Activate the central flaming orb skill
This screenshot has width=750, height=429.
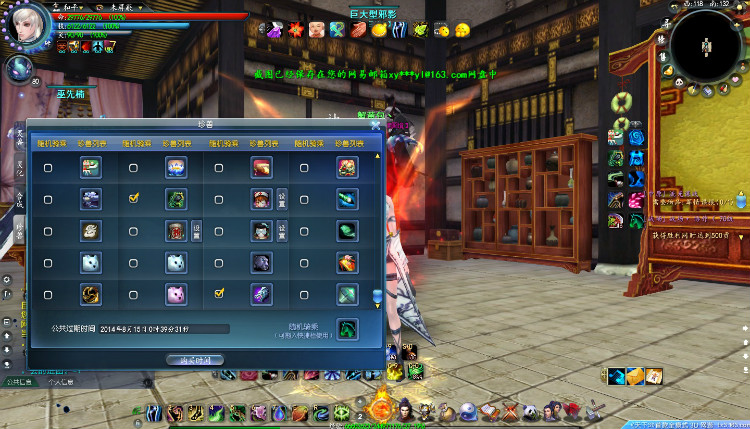pos(381,407)
